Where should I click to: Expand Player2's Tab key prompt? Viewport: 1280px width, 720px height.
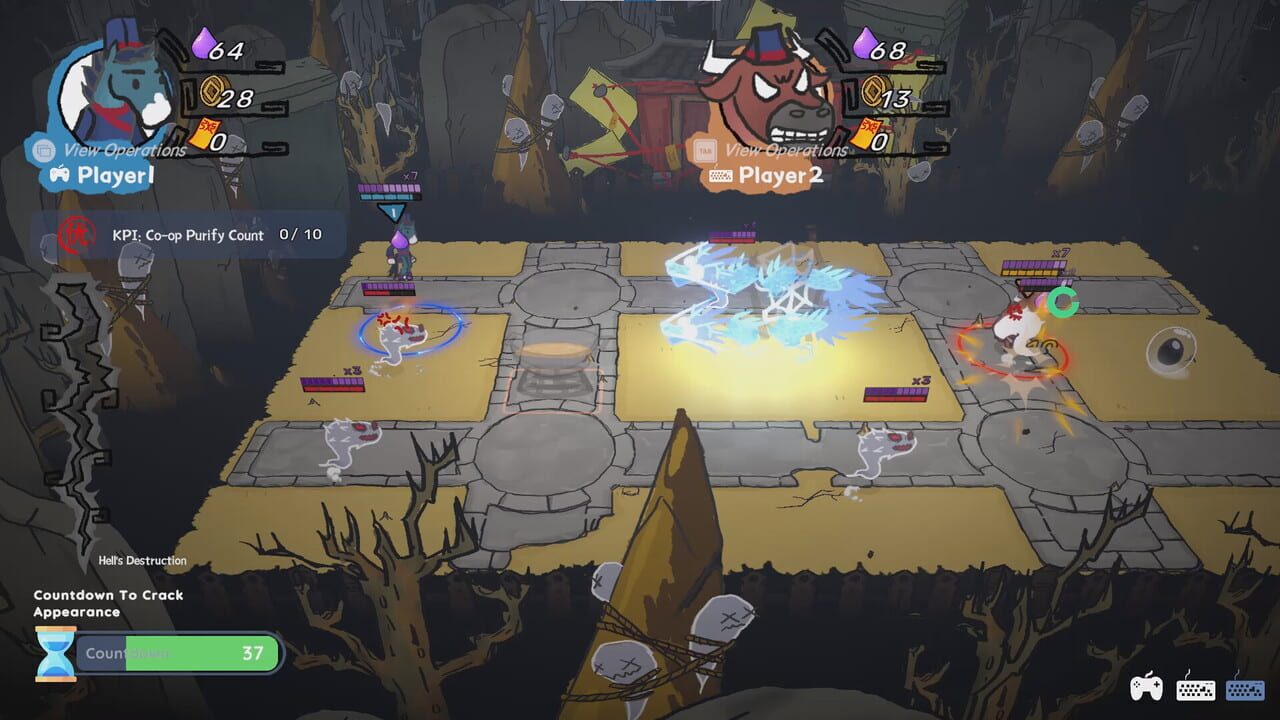coord(706,148)
